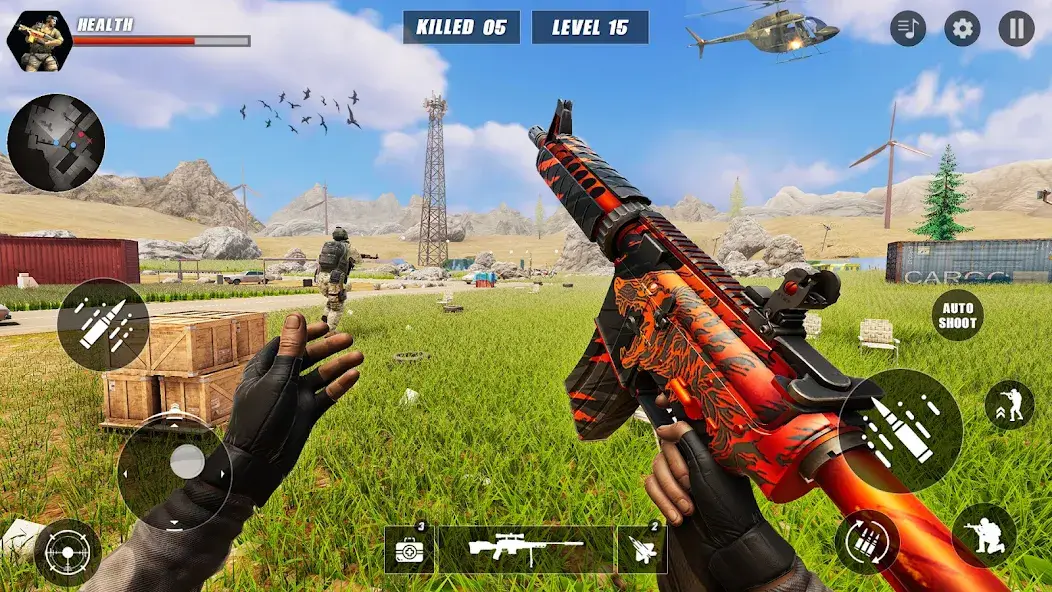The height and width of the screenshot is (592, 1052).
Task: Select the sniper rifle weapon slot
Action: click(526, 550)
